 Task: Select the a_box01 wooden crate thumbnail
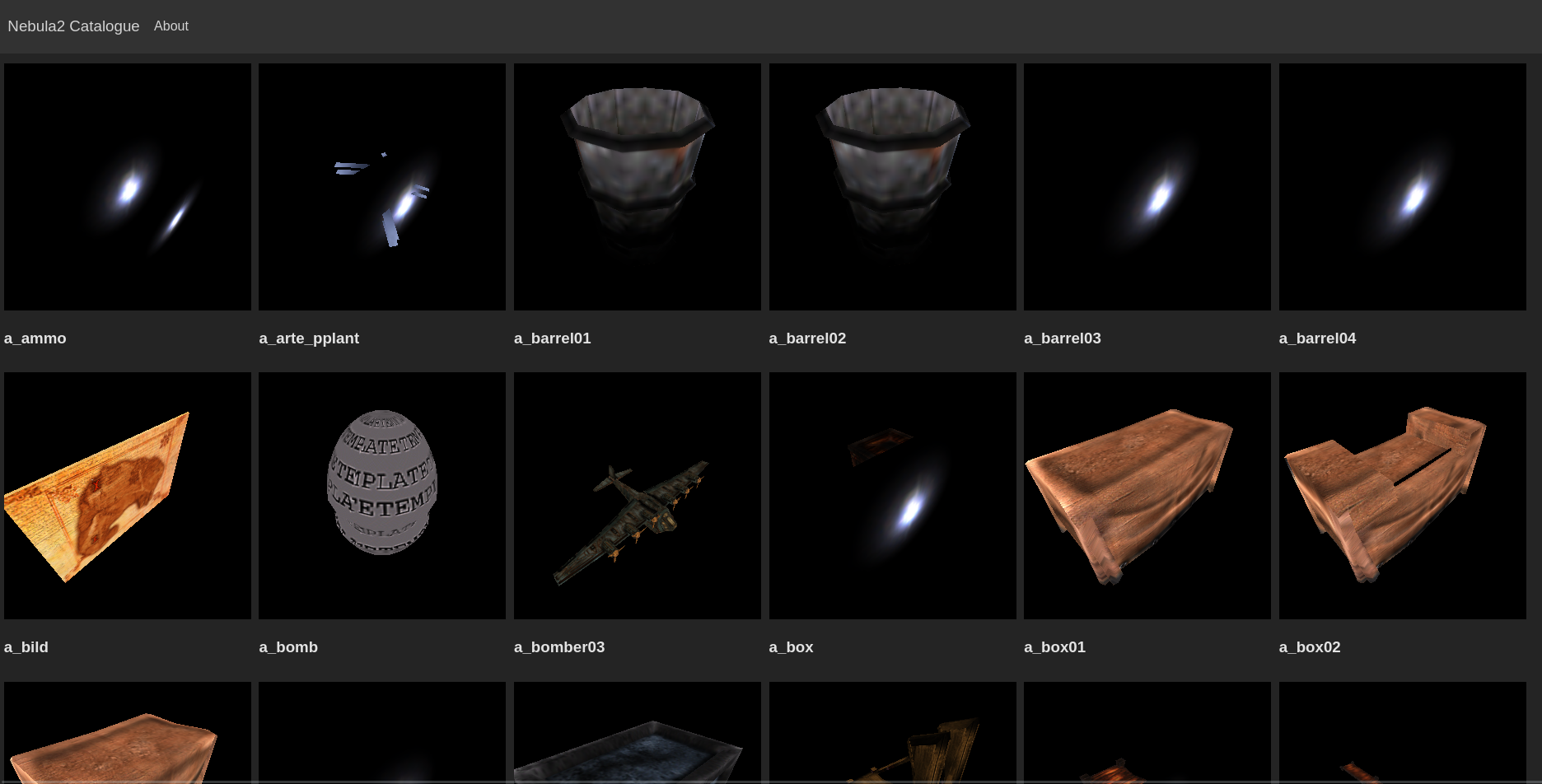coord(1147,495)
